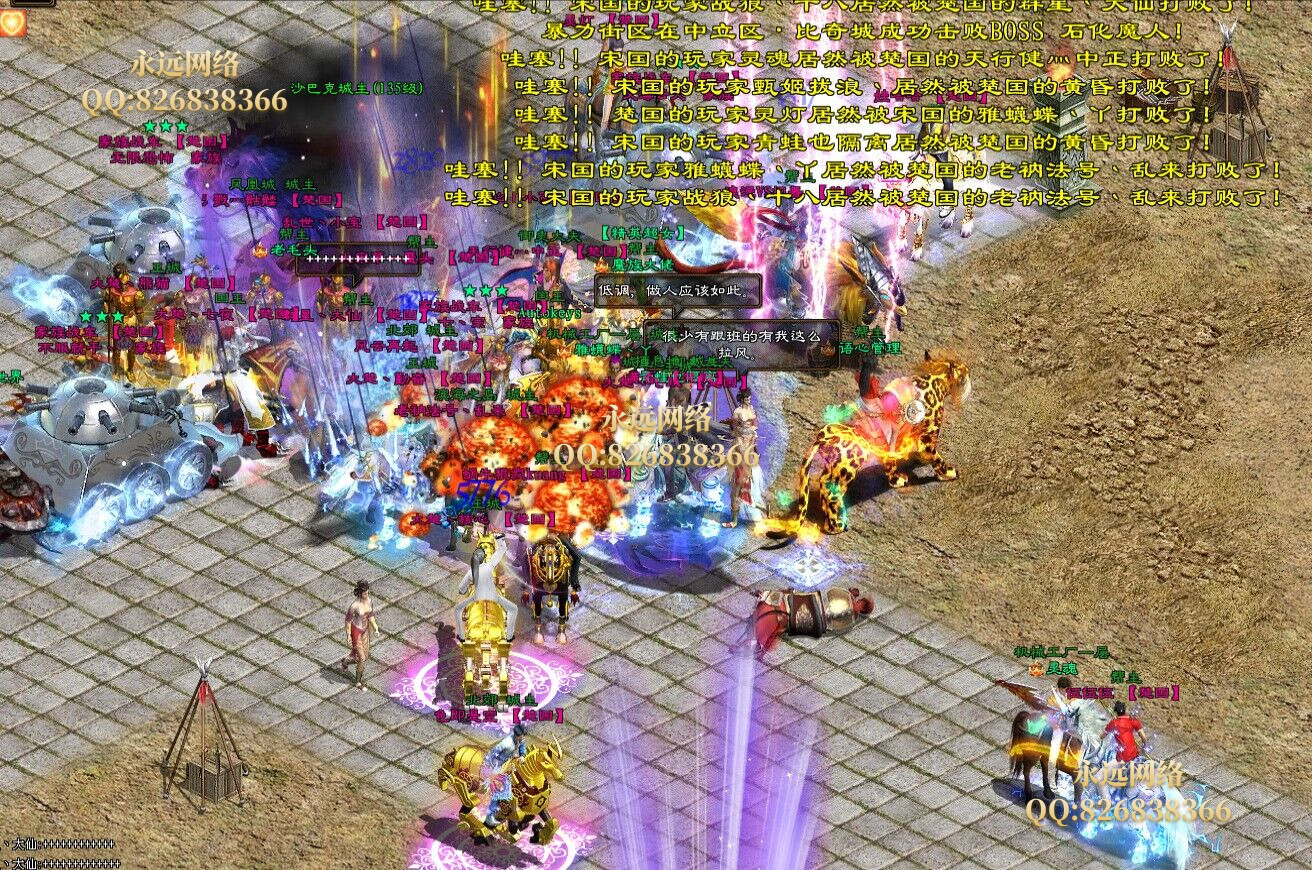Click the glowing heart buff icon
1312x870 pixels.
13,24
